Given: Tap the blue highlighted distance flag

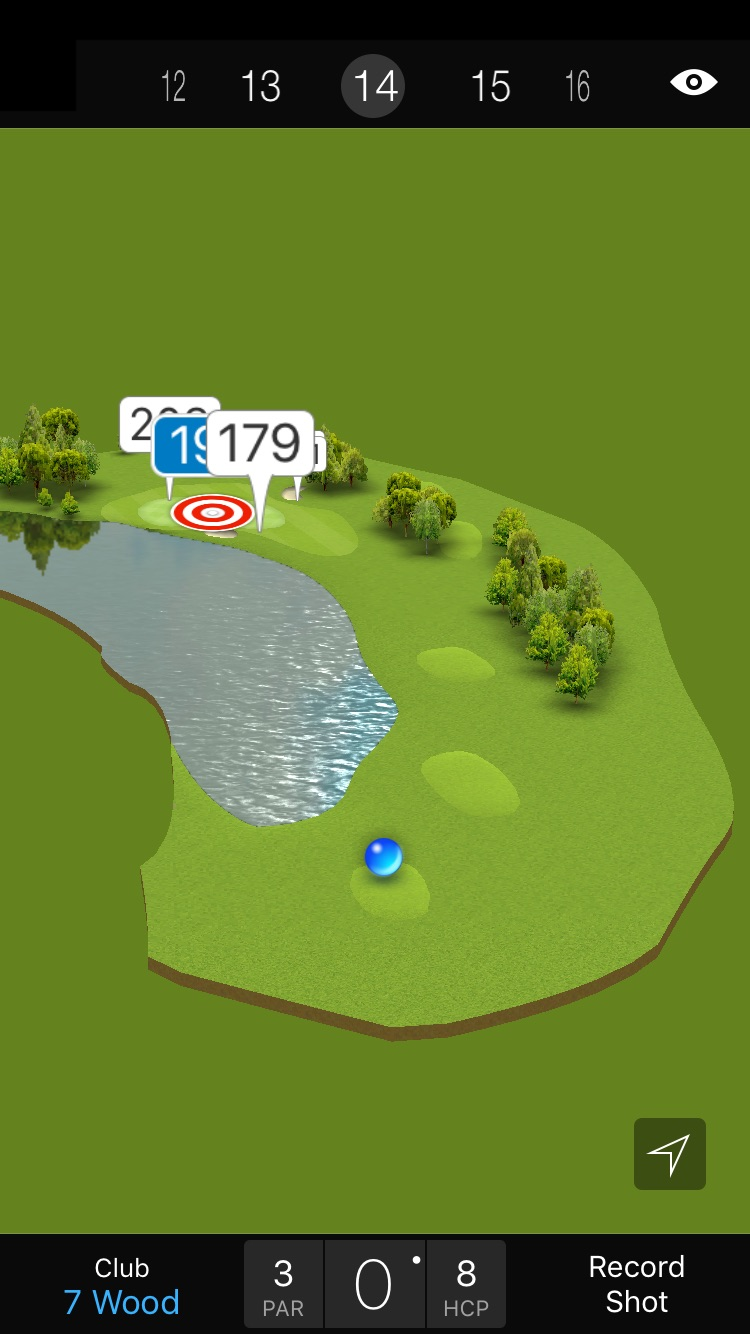Looking at the screenshot, I should pyautogui.click(x=178, y=446).
